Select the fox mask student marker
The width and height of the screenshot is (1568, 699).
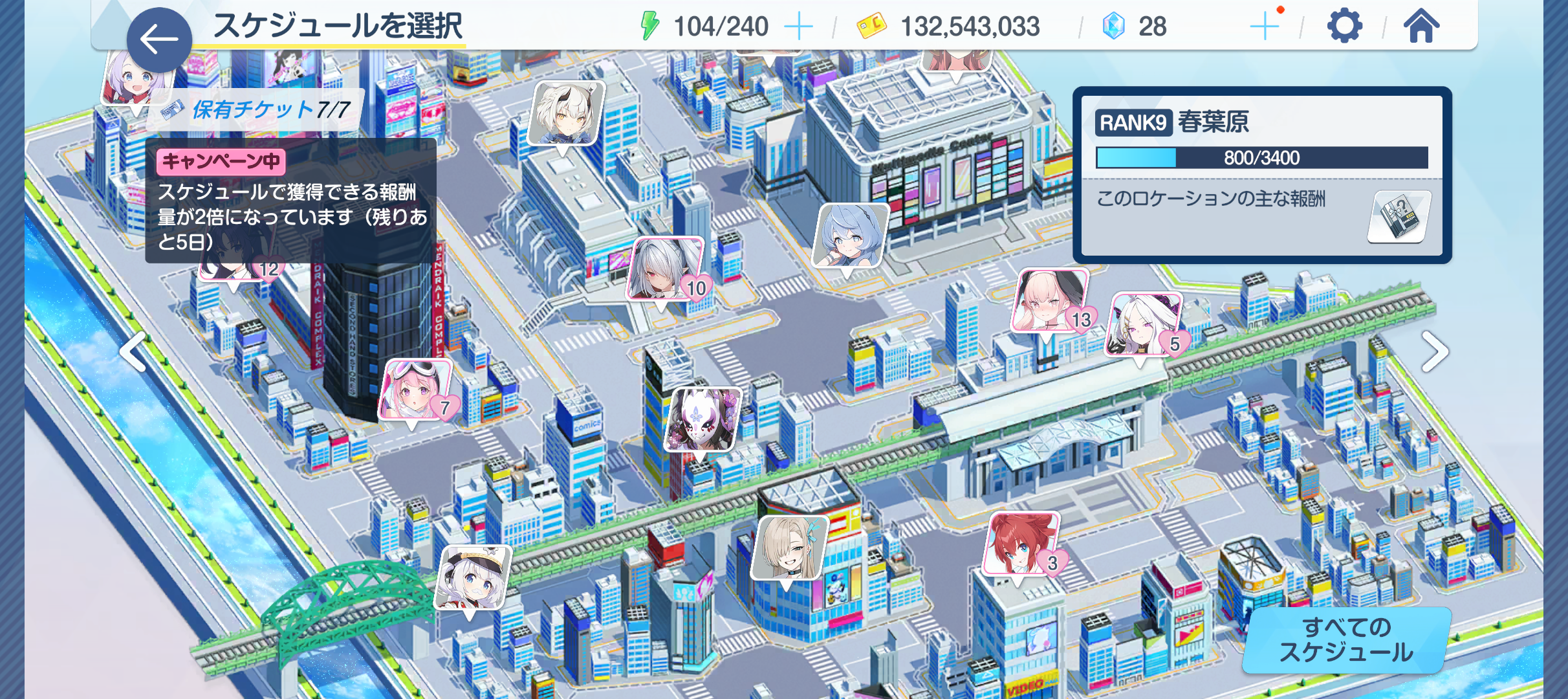coord(702,419)
